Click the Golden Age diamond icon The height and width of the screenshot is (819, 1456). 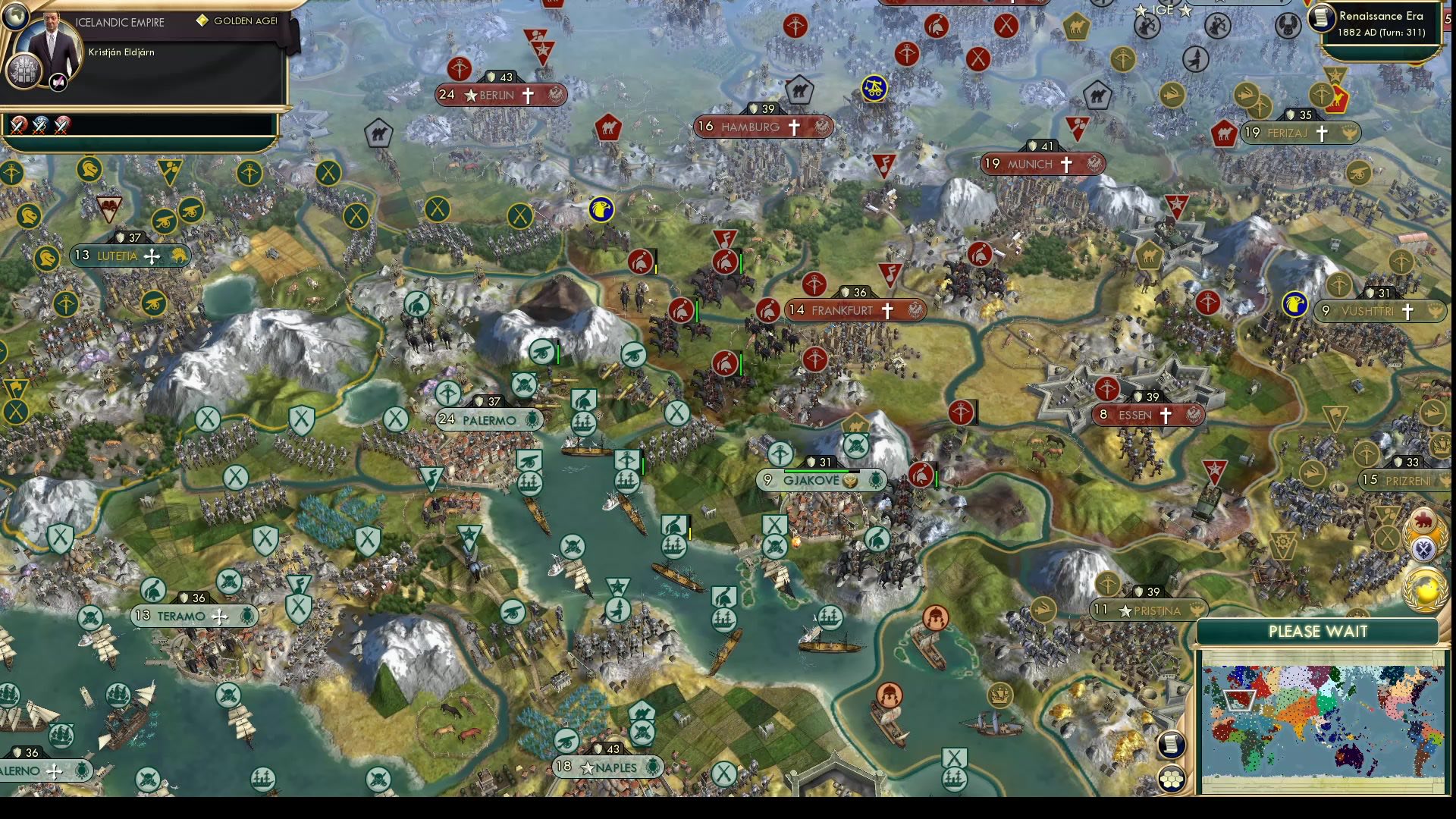click(202, 22)
